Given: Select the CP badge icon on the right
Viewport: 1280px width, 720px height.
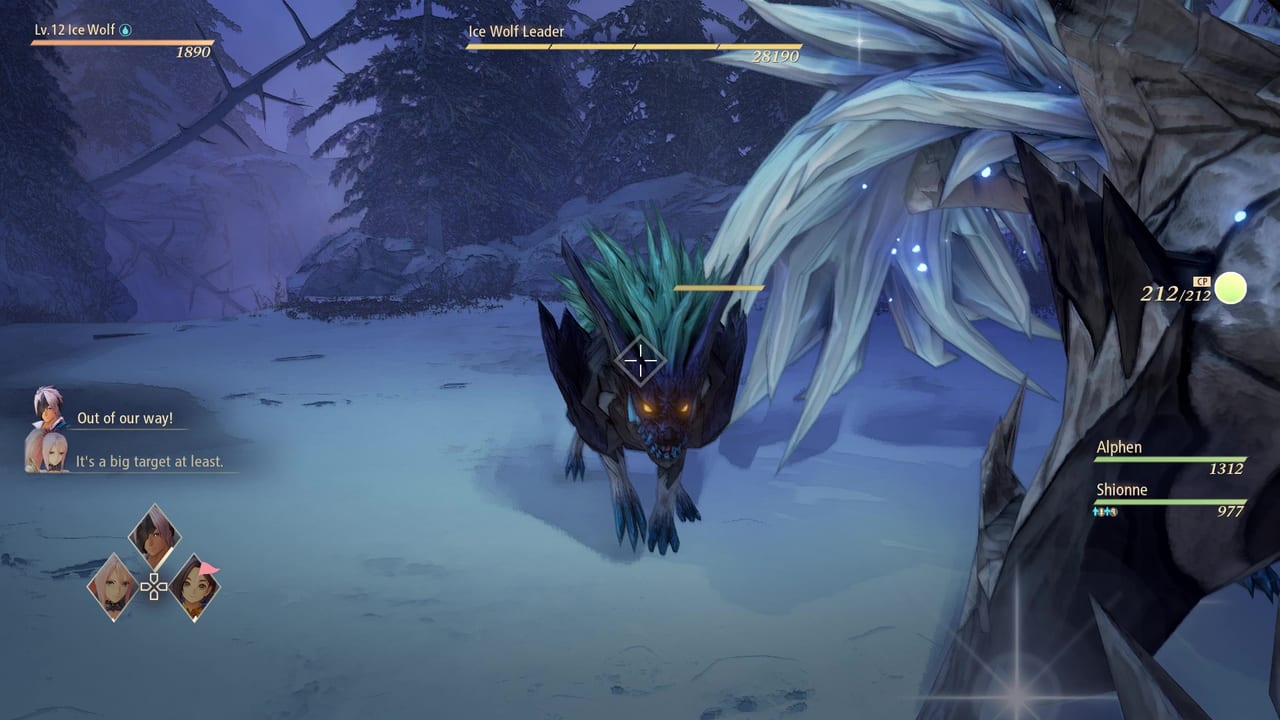Looking at the screenshot, I should coord(1202,281).
